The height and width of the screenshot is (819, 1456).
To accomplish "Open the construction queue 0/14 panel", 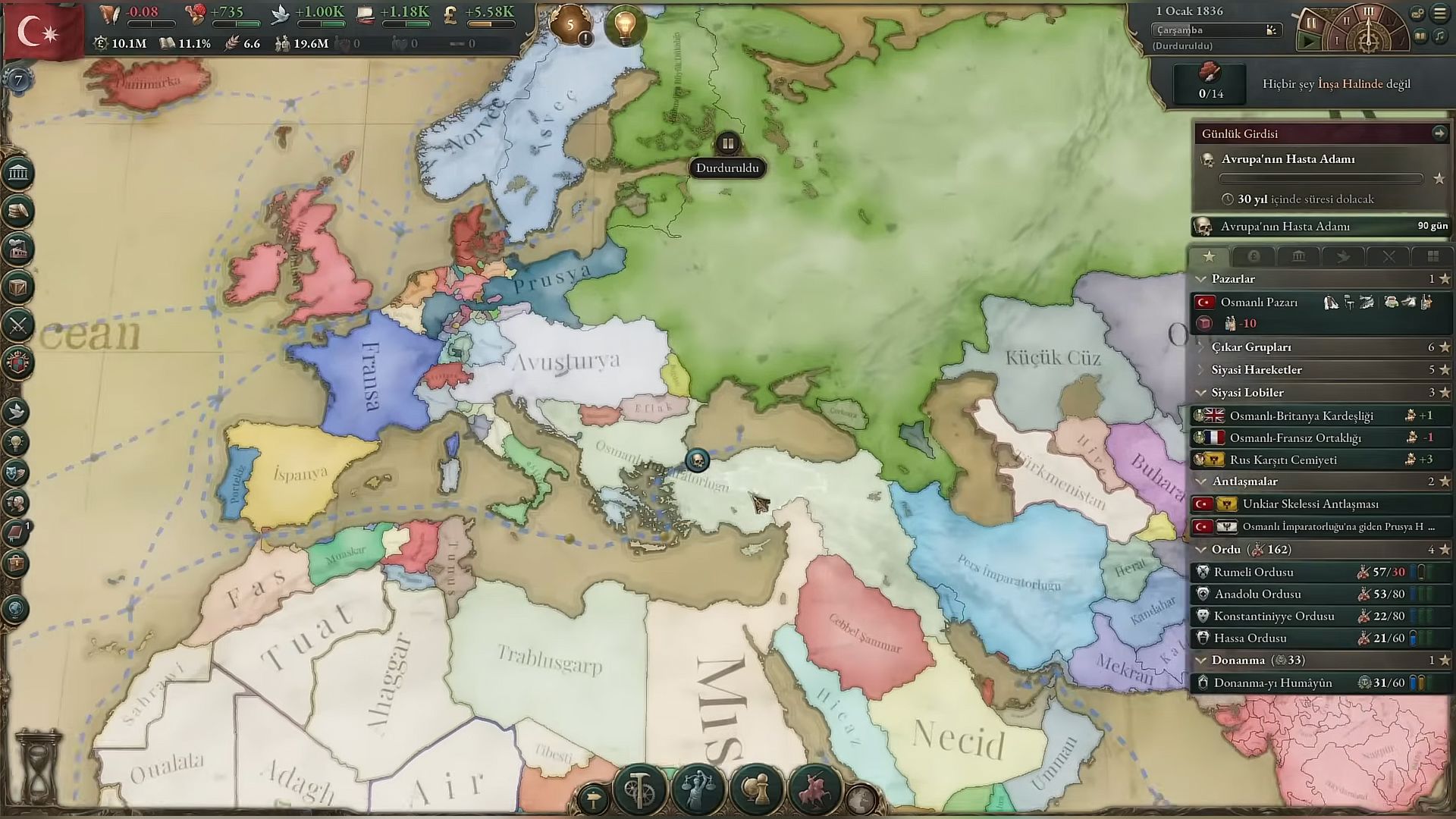I will (1210, 83).
